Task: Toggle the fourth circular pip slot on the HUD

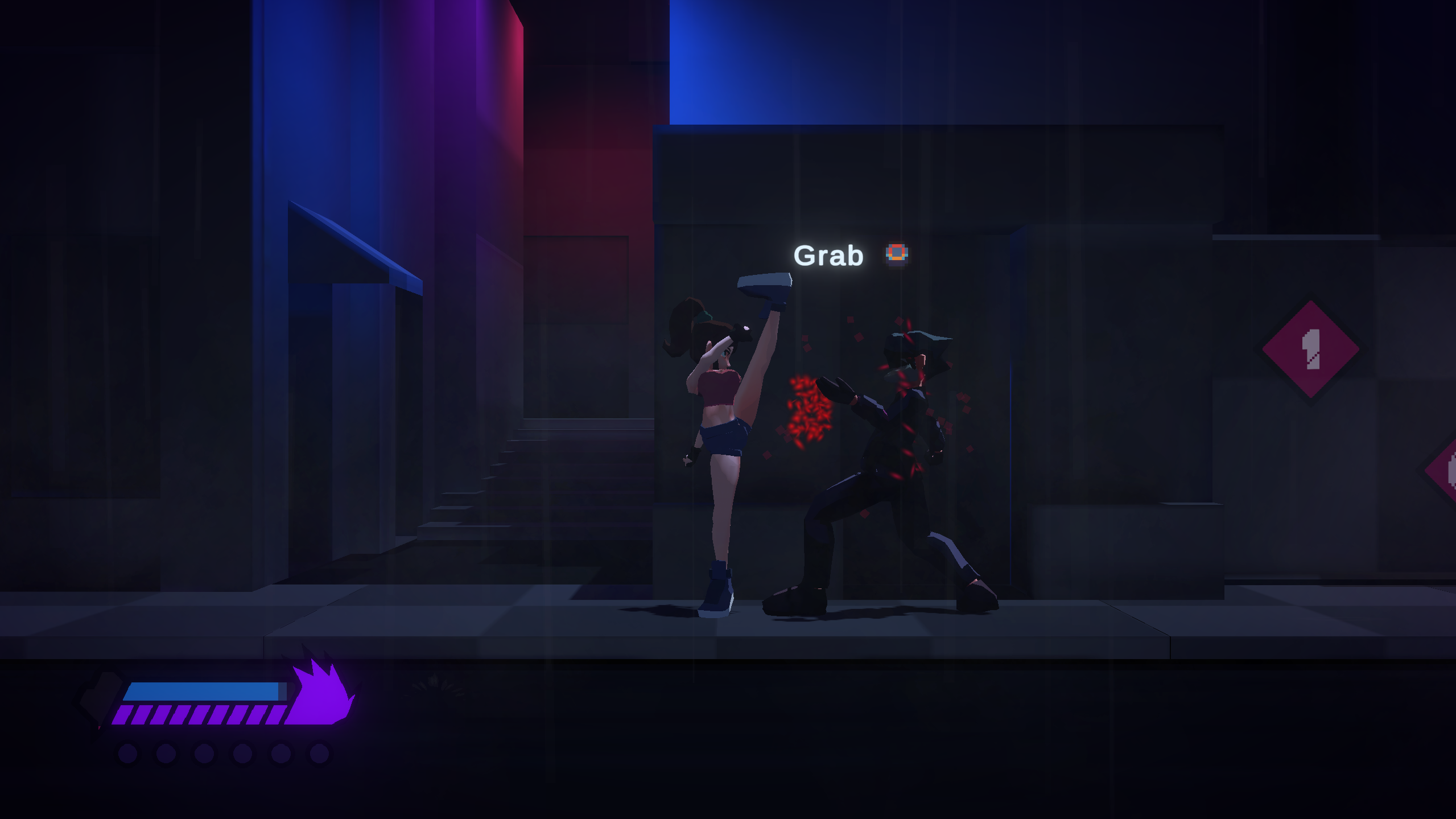Action: [242, 755]
